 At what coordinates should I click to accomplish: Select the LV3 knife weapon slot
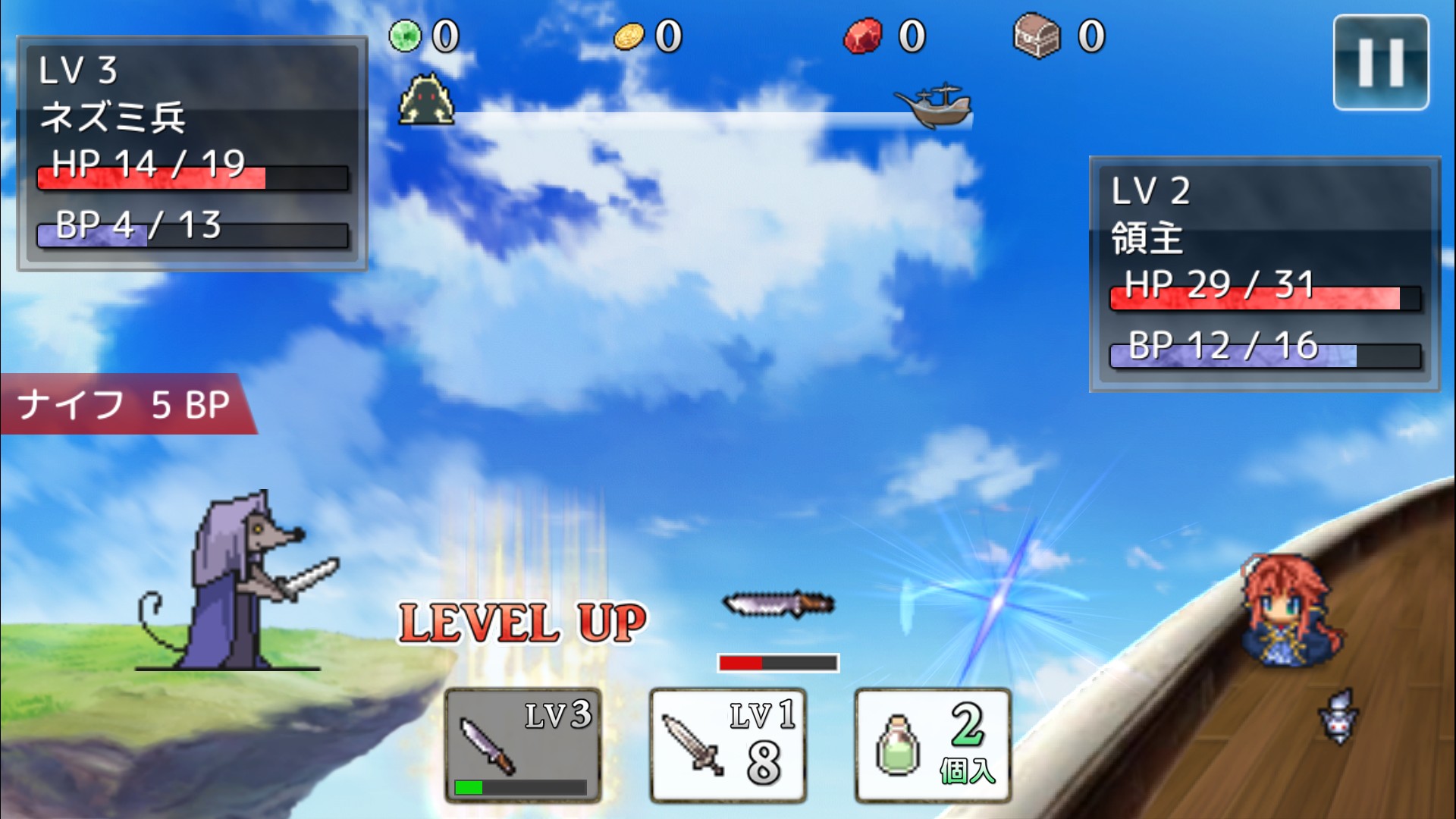point(522,745)
